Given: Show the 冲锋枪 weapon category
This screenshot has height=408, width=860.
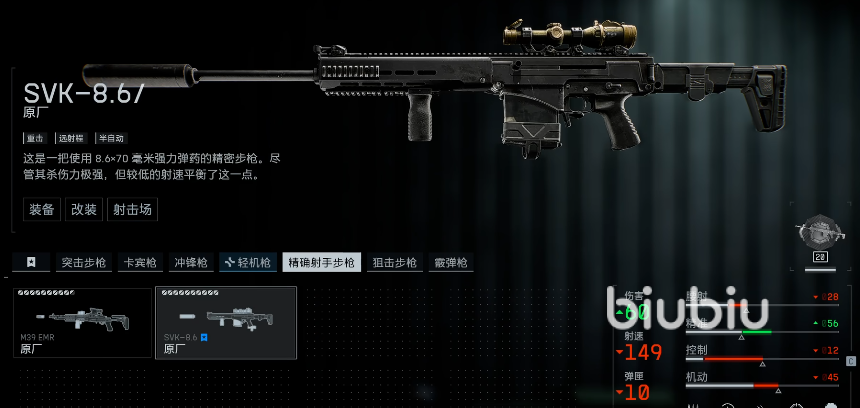Looking at the screenshot, I should click(190, 262).
